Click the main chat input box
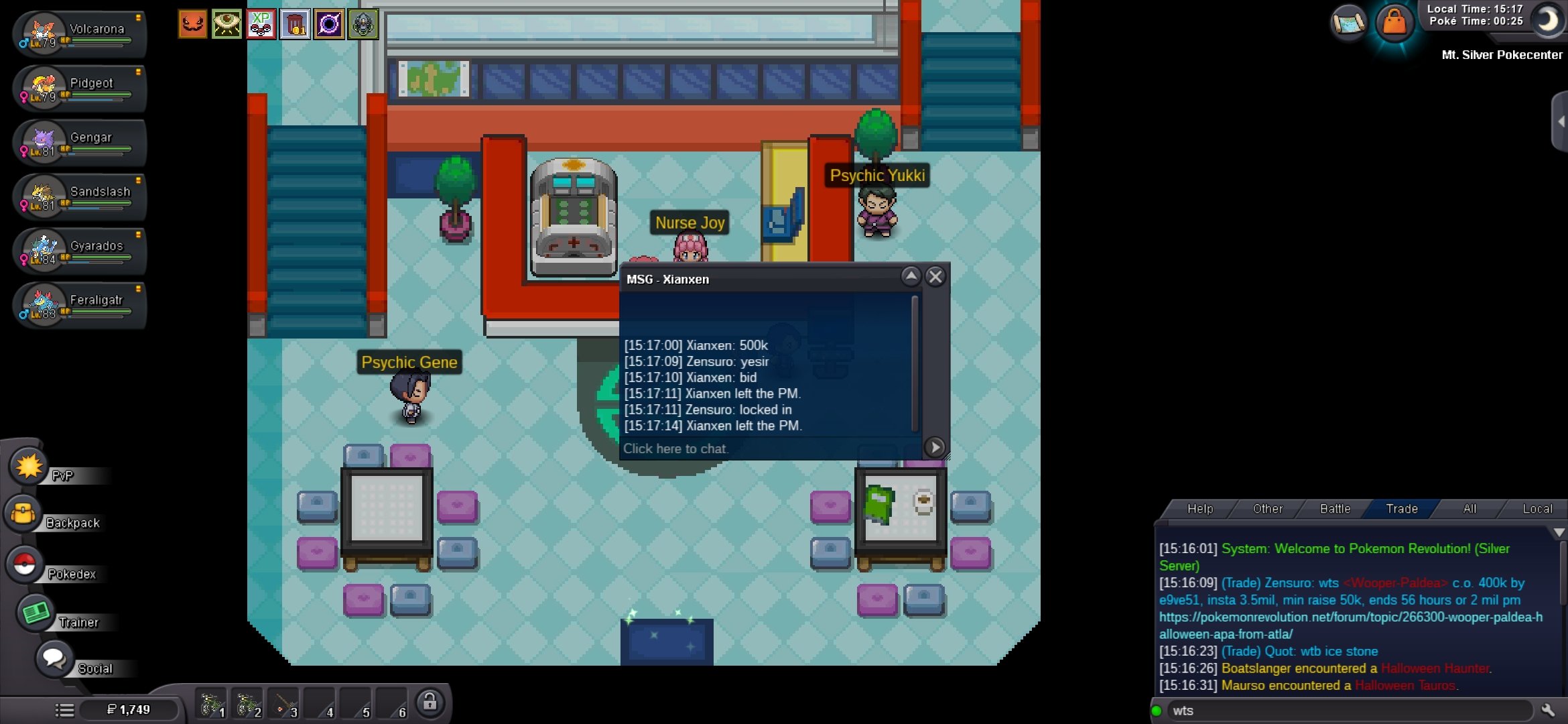Image resolution: width=1568 pixels, height=724 pixels. 1347,711
